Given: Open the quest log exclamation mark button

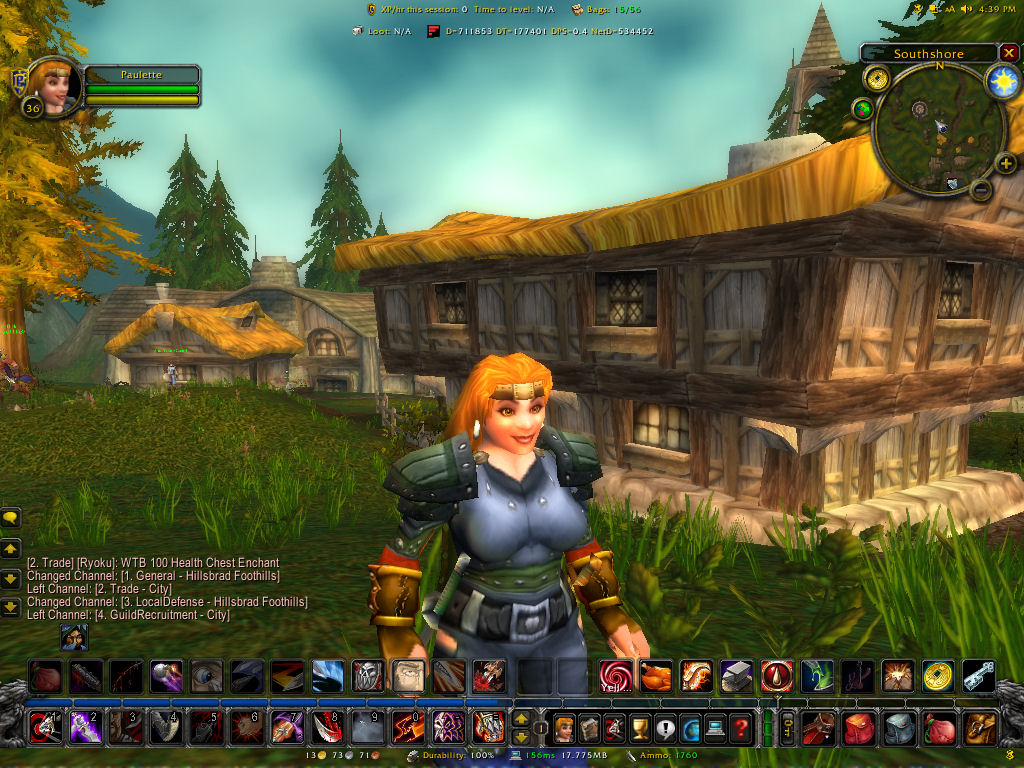Looking at the screenshot, I should pos(665,727).
